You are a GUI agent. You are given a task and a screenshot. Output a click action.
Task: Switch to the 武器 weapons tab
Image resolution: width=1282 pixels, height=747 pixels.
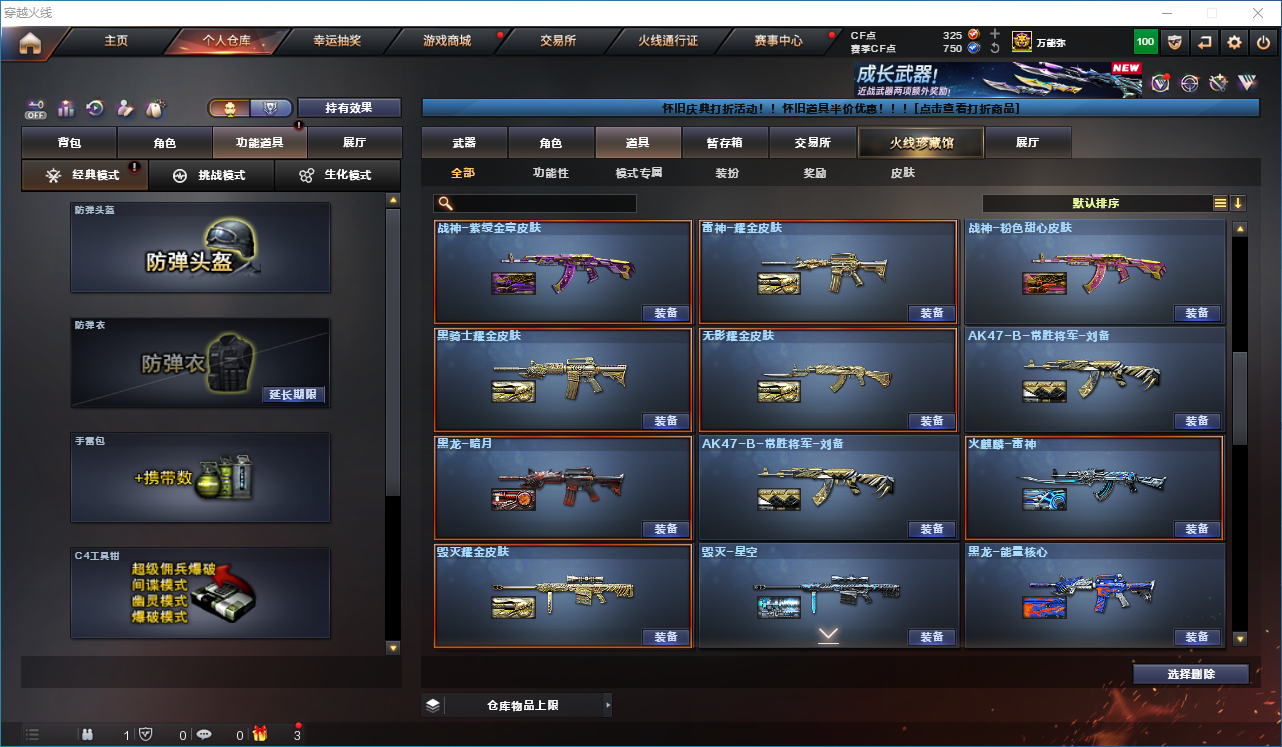click(x=464, y=143)
